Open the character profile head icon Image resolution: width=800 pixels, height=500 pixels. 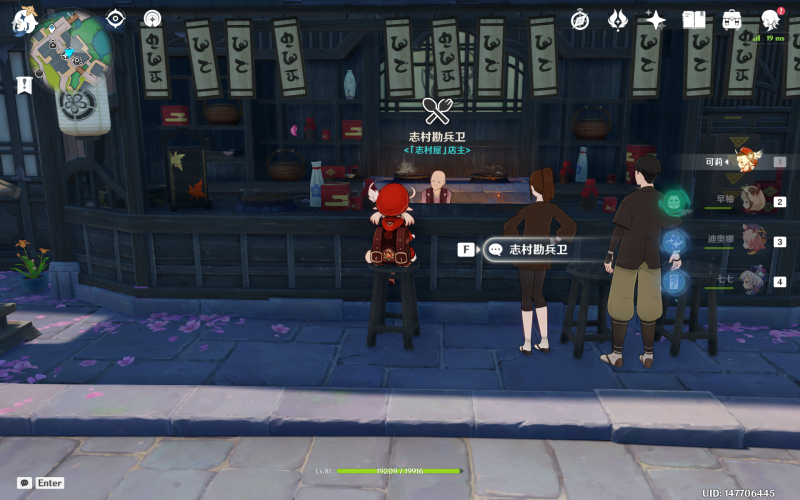(x=770, y=19)
